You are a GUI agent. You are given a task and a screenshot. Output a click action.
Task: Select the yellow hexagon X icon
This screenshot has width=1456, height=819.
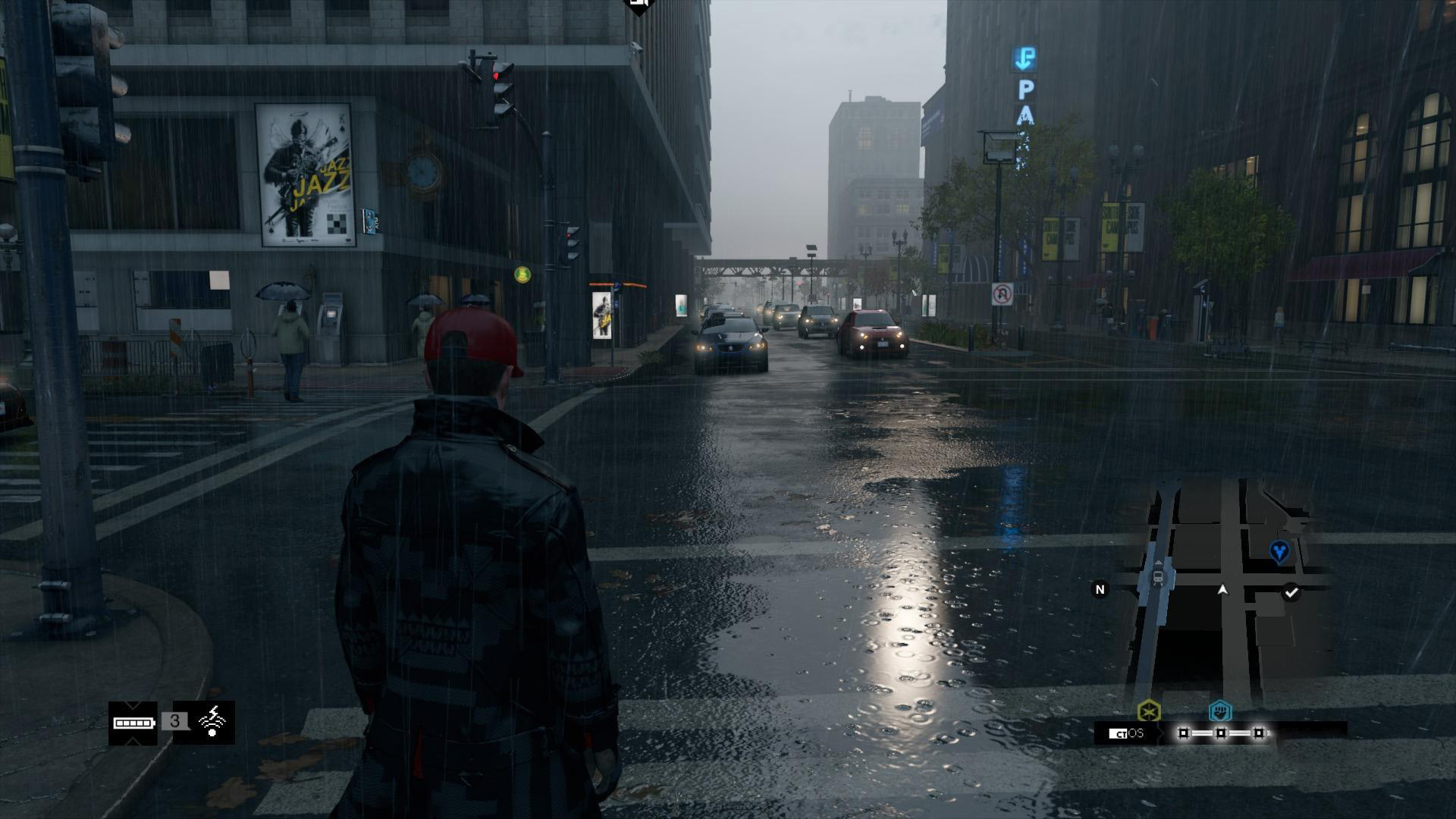click(x=1149, y=711)
